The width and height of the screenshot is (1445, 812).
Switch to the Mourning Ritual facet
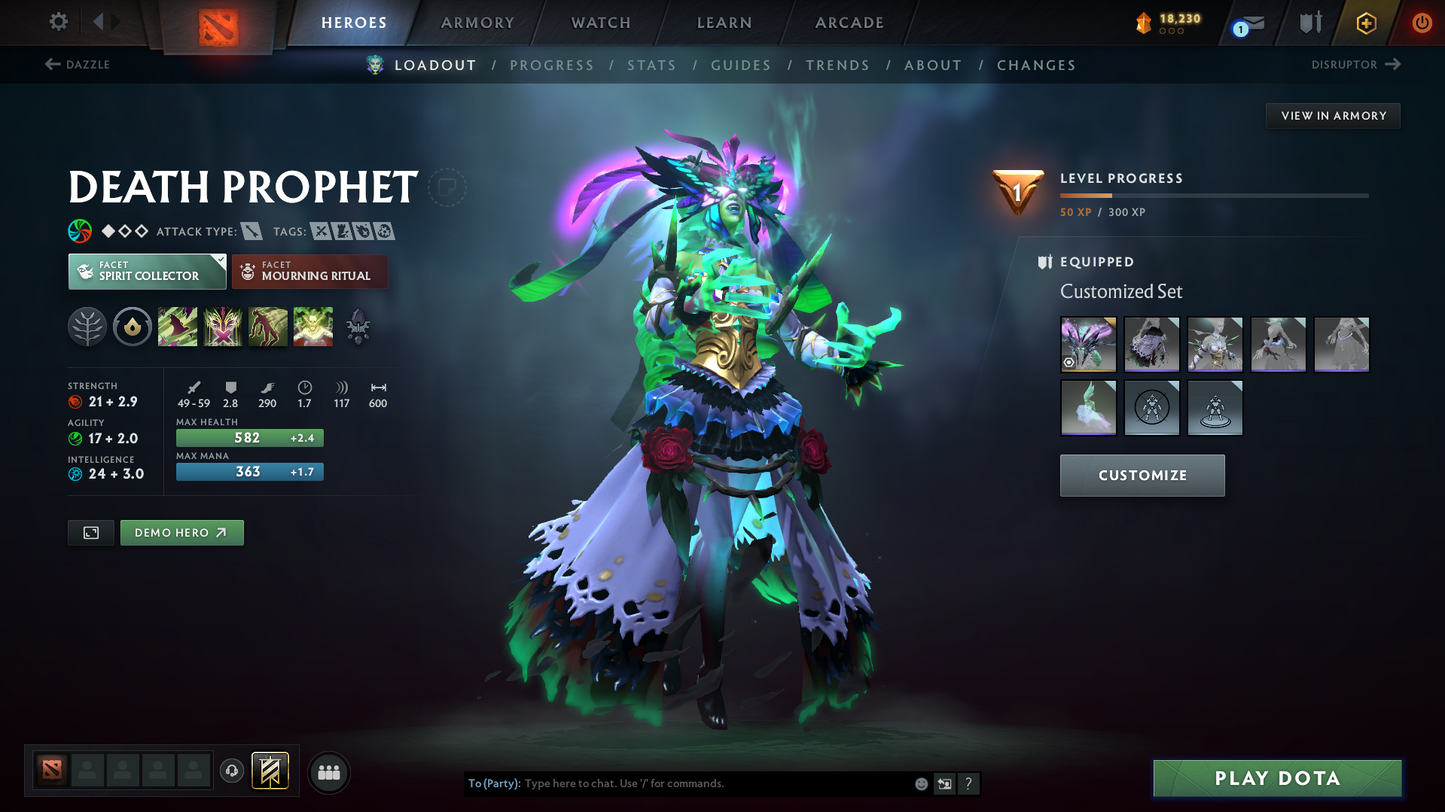coord(309,271)
